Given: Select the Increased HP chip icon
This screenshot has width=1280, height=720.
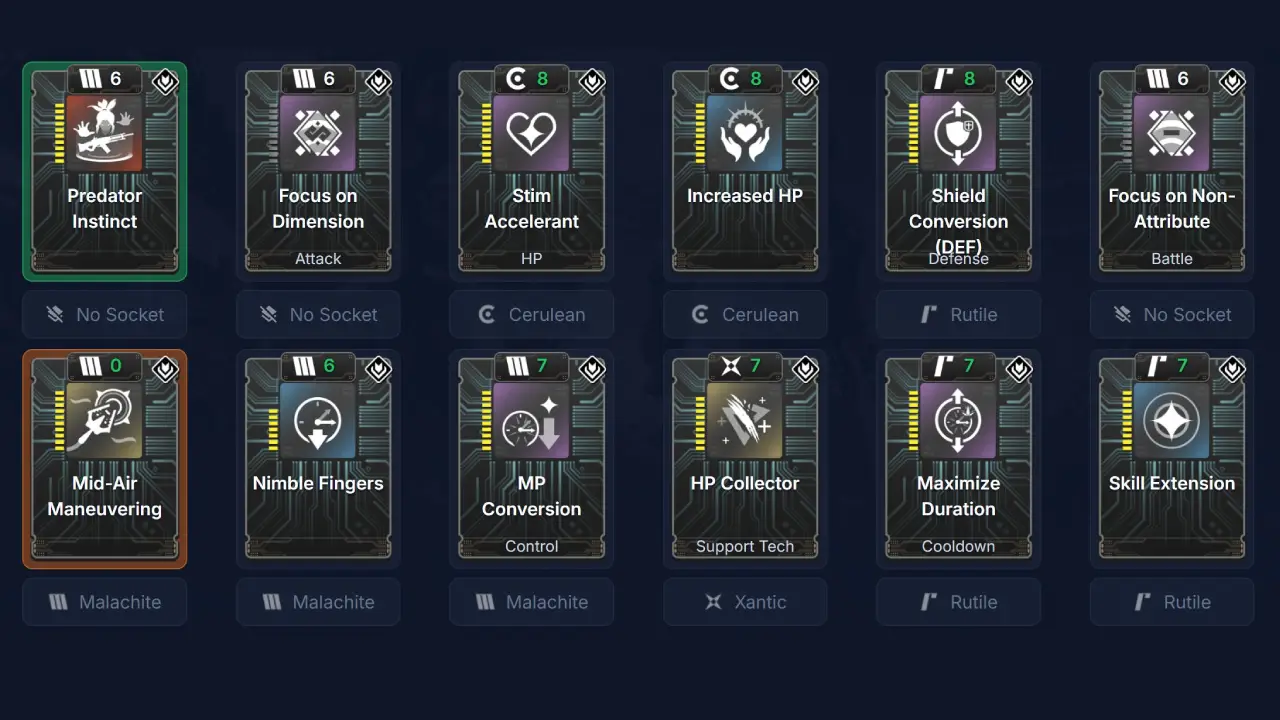Looking at the screenshot, I should click(x=744, y=133).
